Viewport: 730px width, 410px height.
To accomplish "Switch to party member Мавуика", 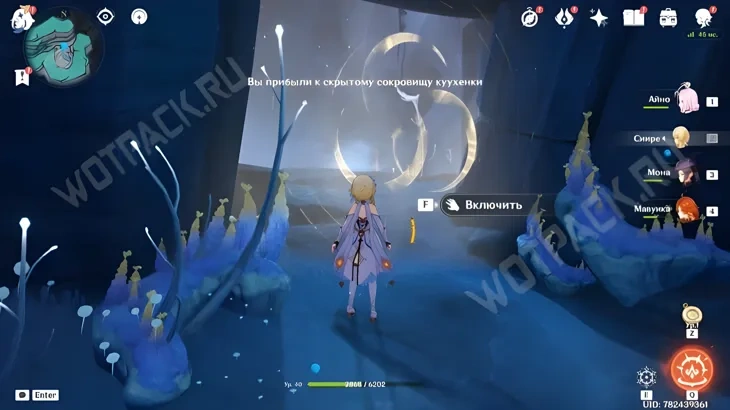I will click(686, 210).
